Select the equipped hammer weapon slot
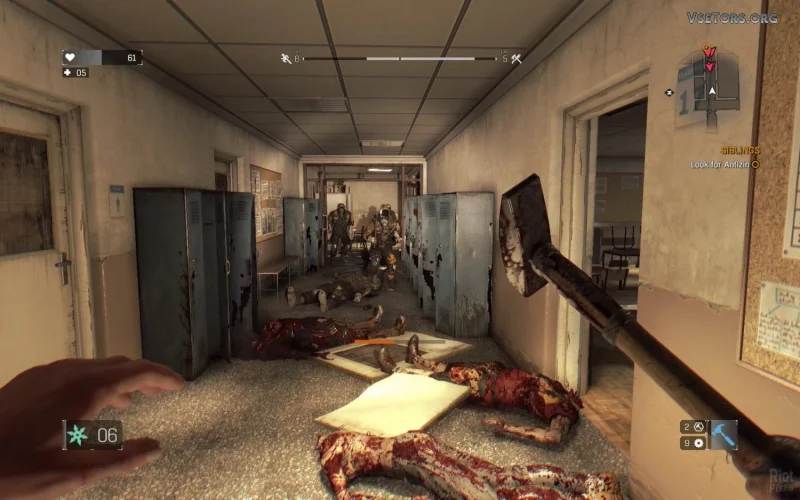Image resolution: width=800 pixels, height=500 pixels. coord(723,434)
